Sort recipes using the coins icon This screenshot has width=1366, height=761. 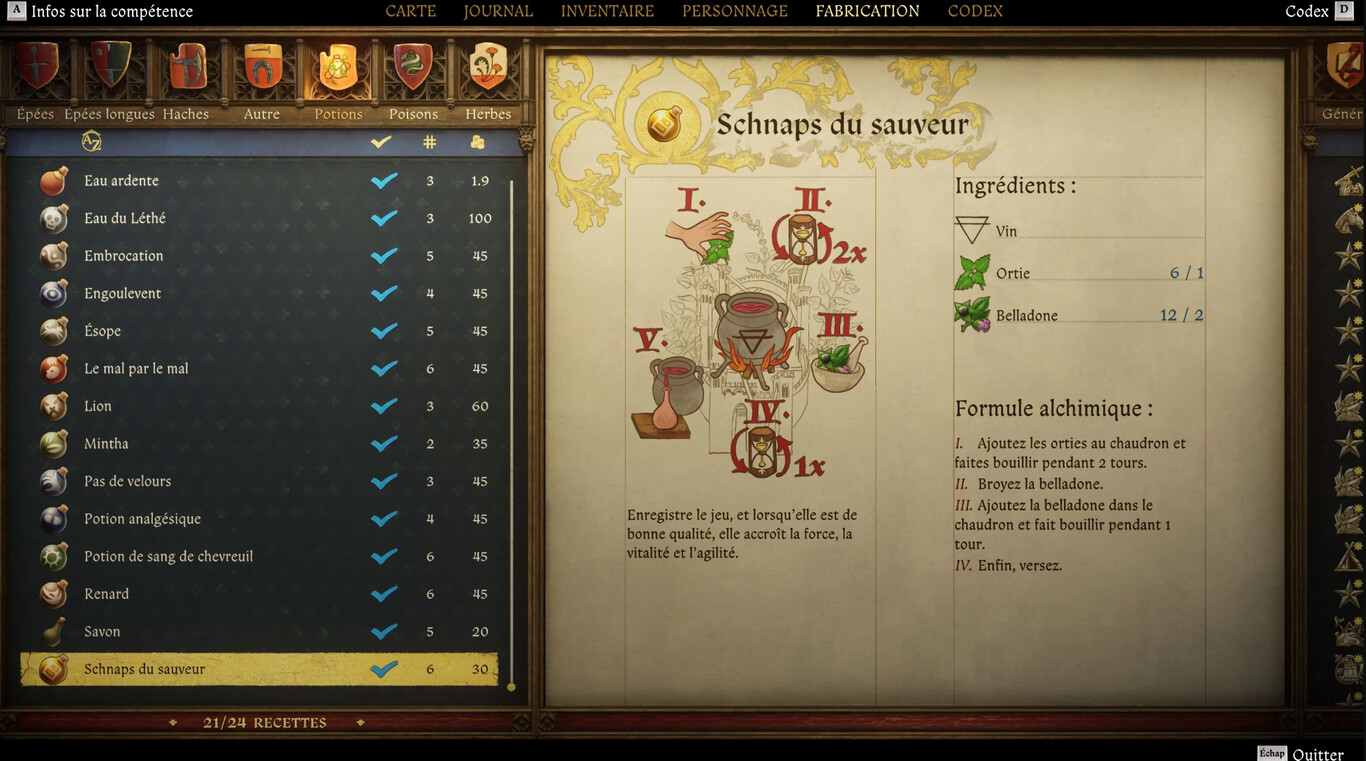coord(477,141)
